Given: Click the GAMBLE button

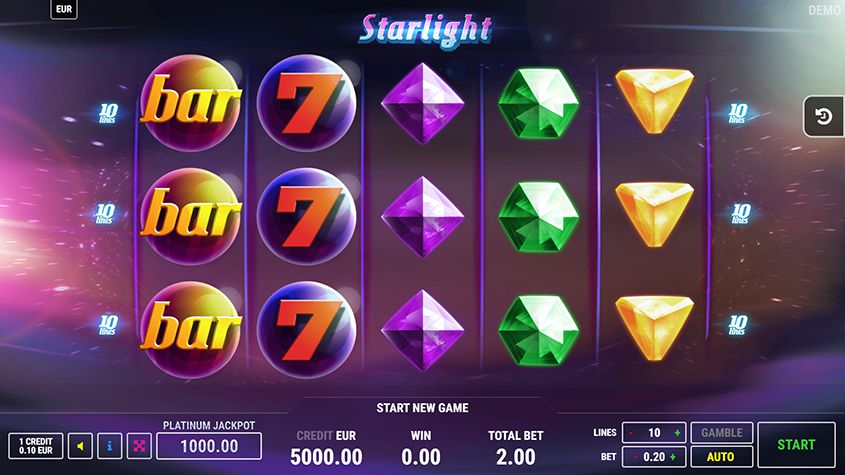Looking at the screenshot, I should pyautogui.click(x=721, y=433).
